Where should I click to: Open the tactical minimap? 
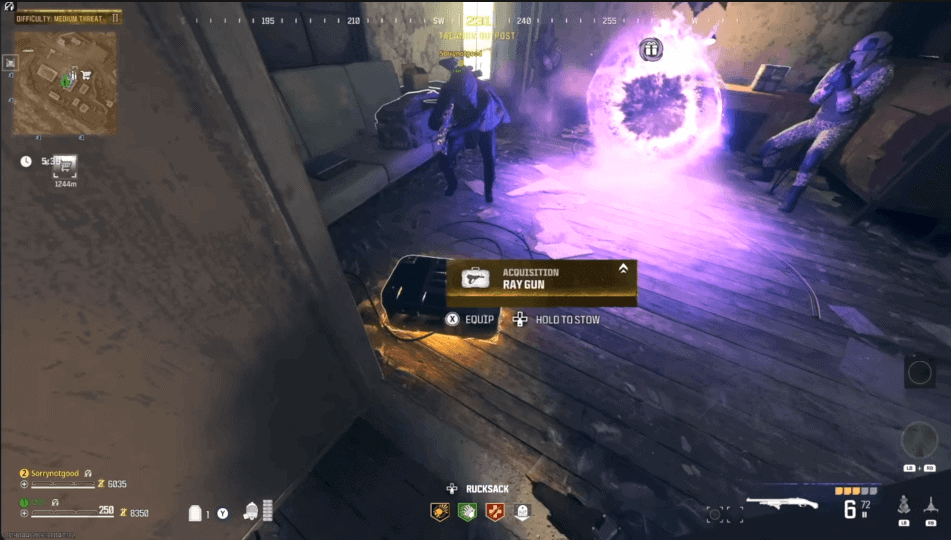[x=64, y=84]
